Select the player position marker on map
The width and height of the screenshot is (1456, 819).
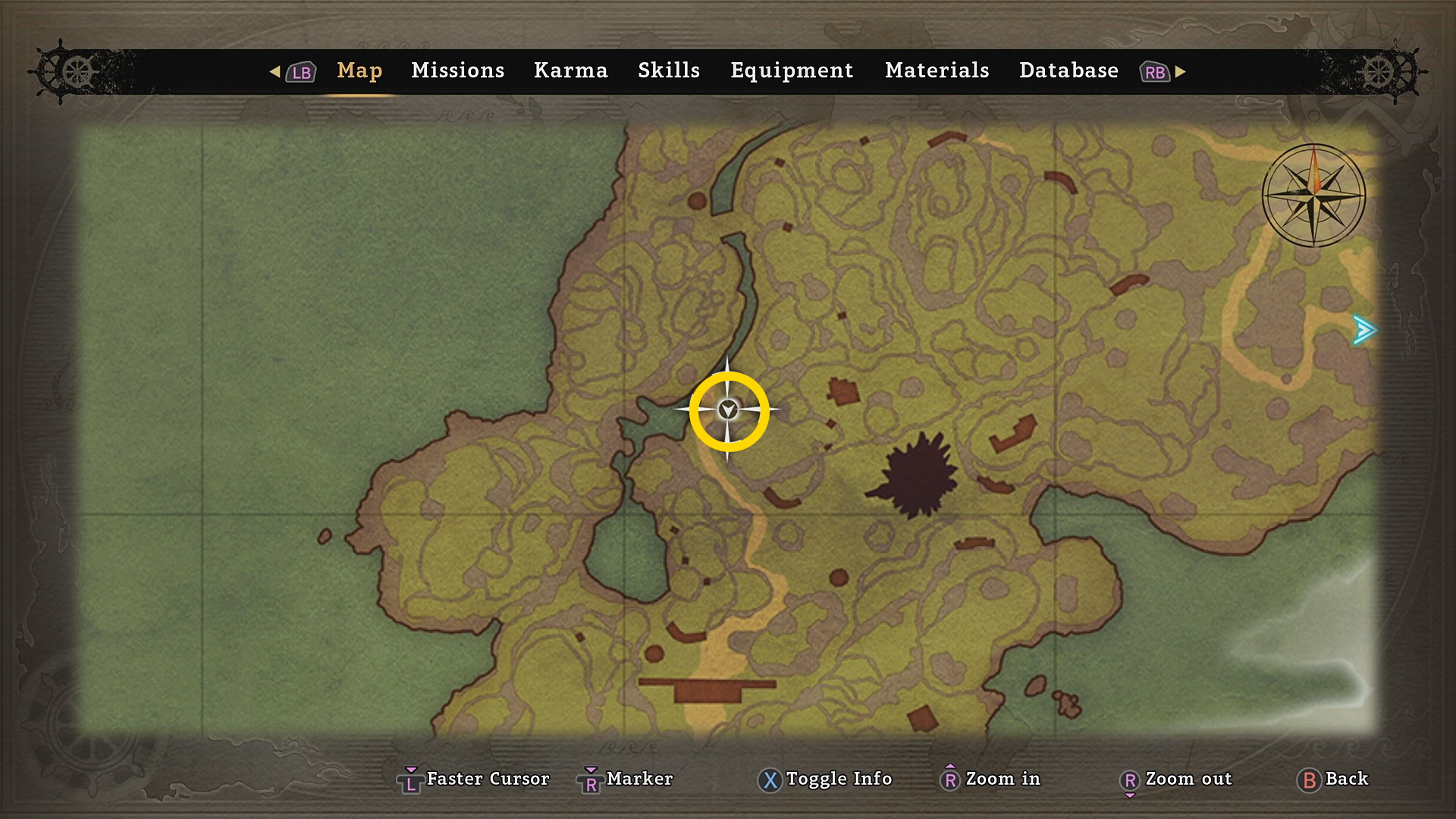[x=728, y=410]
